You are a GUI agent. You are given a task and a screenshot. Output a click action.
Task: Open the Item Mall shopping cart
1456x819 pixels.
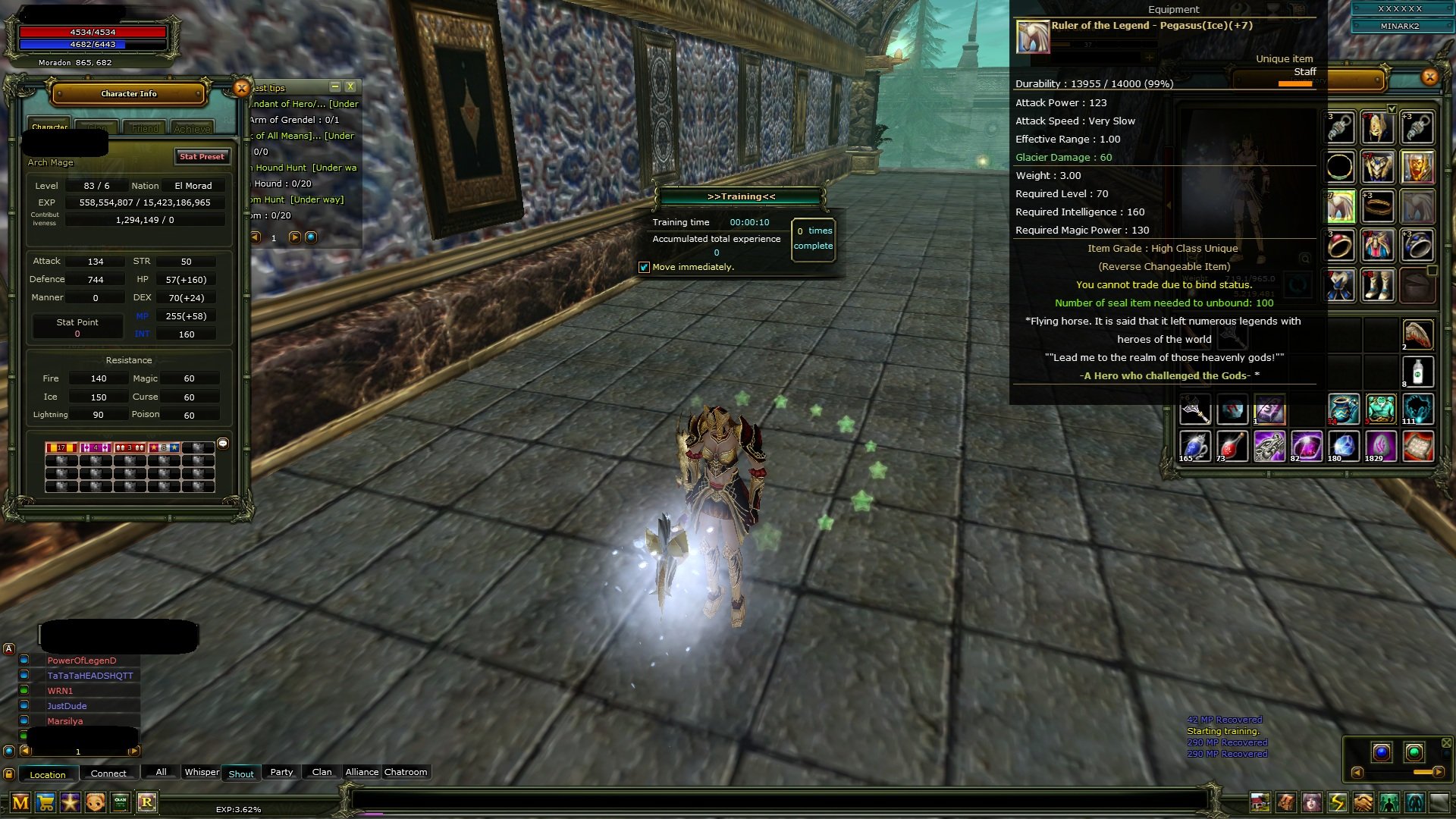45,802
